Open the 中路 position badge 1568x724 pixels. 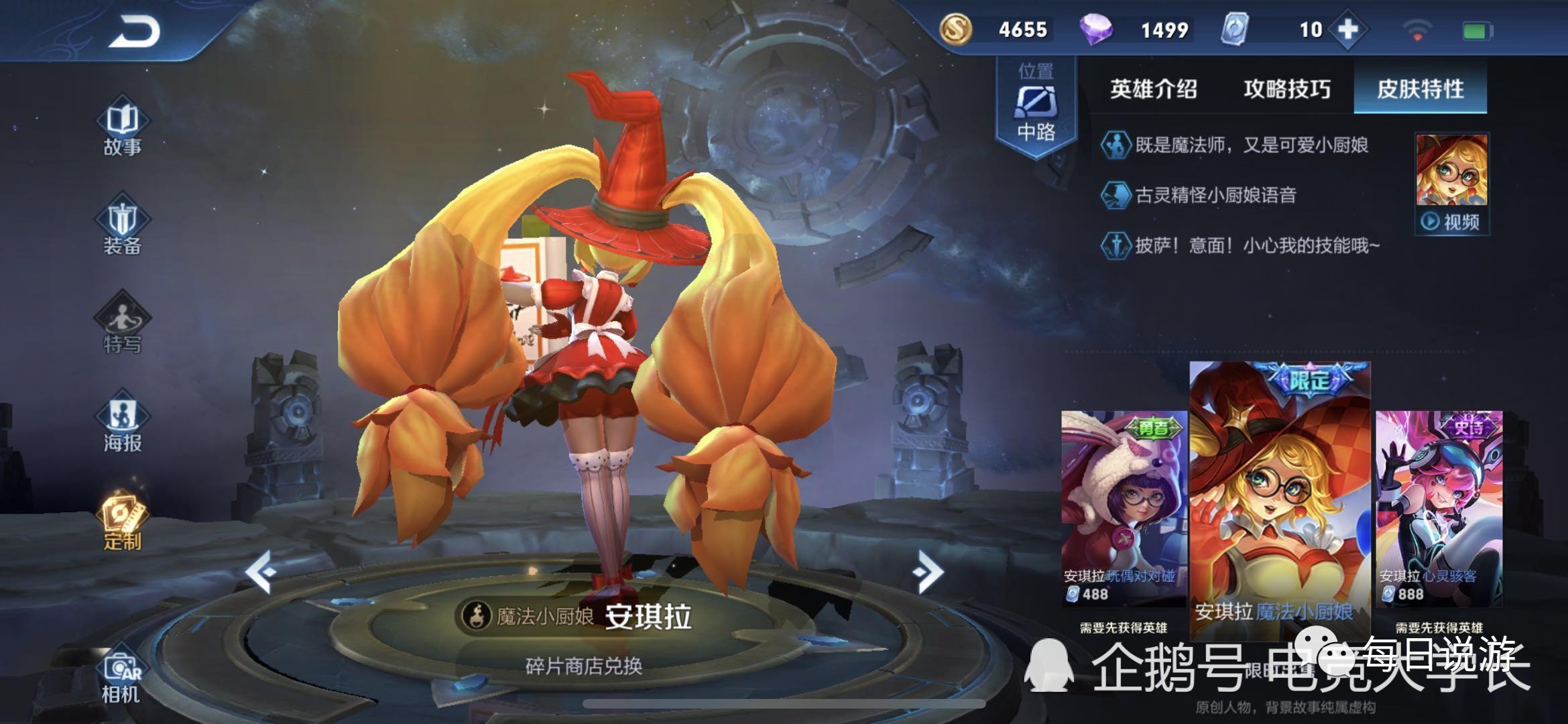click(x=1036, y=107)
